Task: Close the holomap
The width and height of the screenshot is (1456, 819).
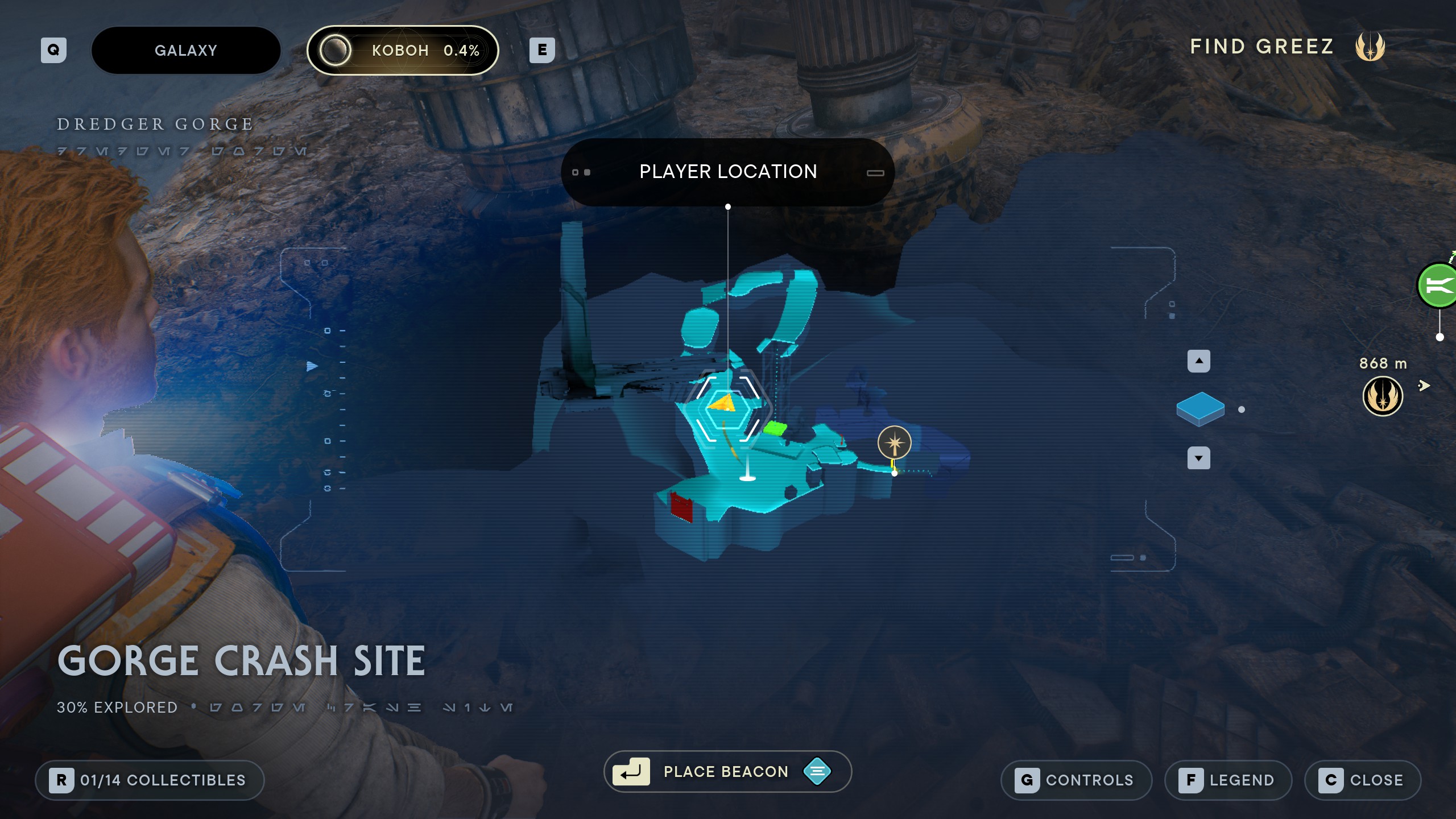Action: pyautogui.click(x=1363, y=780)
